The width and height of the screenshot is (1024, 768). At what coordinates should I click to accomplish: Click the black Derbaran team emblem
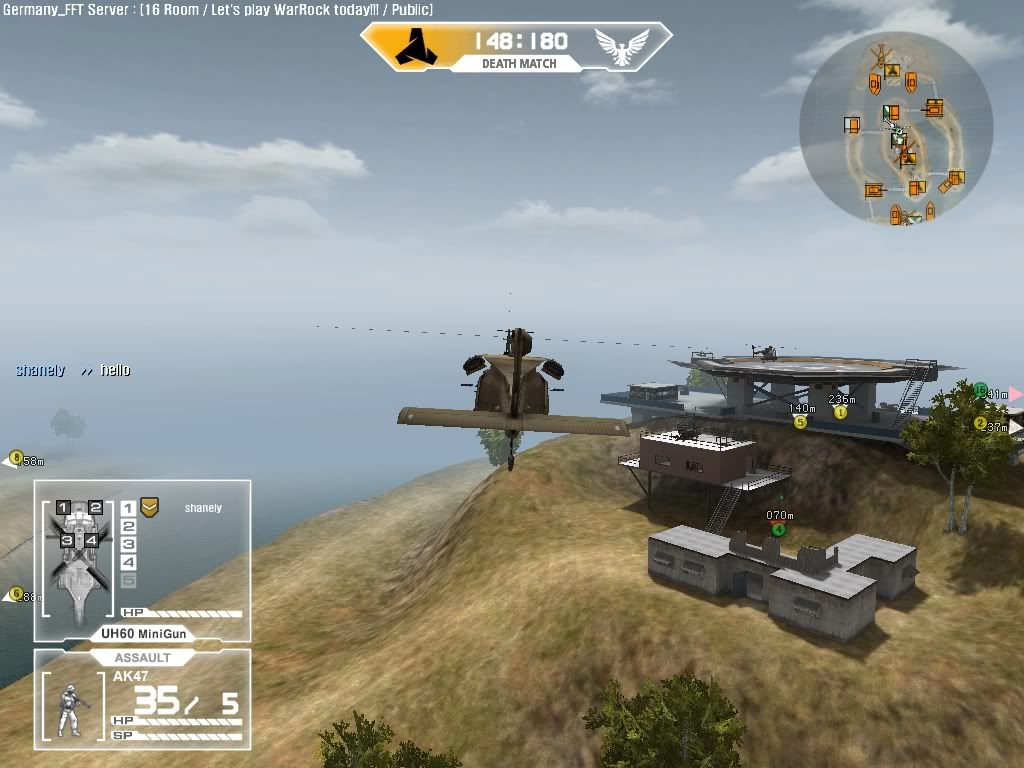tap(412, 46)
